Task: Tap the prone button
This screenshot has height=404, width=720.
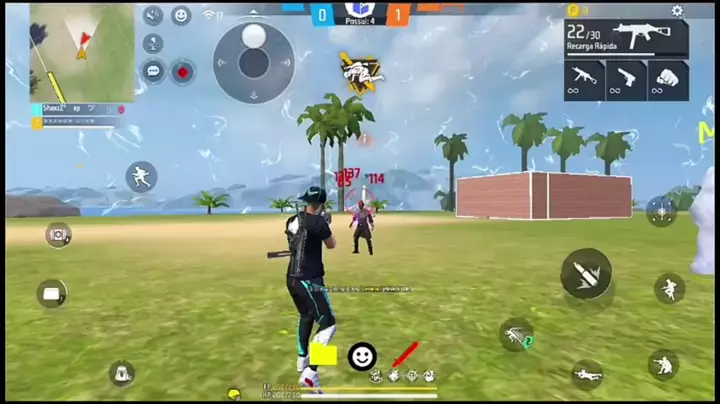Action: click(x=587, y=375)
